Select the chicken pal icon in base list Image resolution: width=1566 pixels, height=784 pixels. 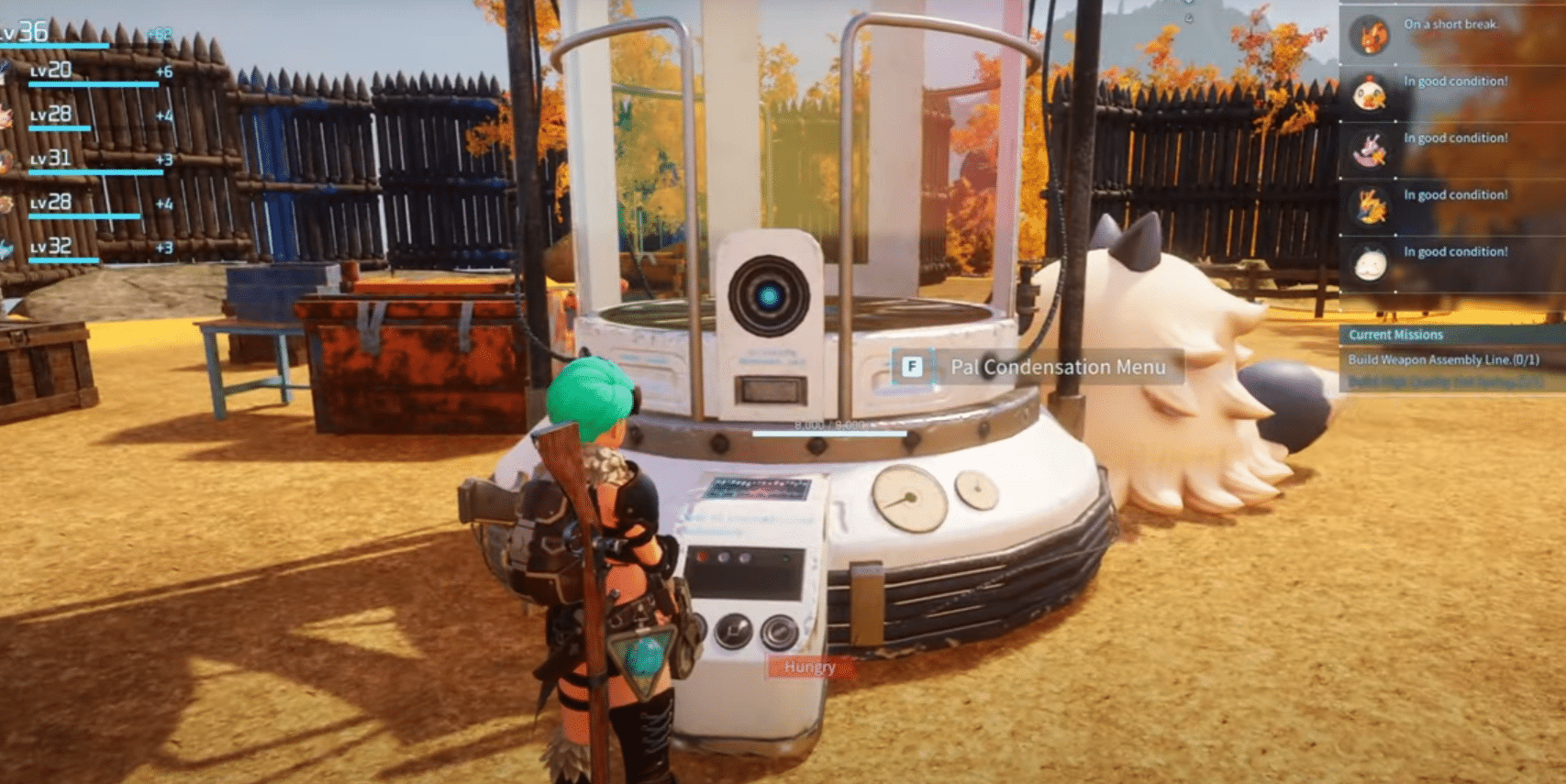[x=1371, y=94]
